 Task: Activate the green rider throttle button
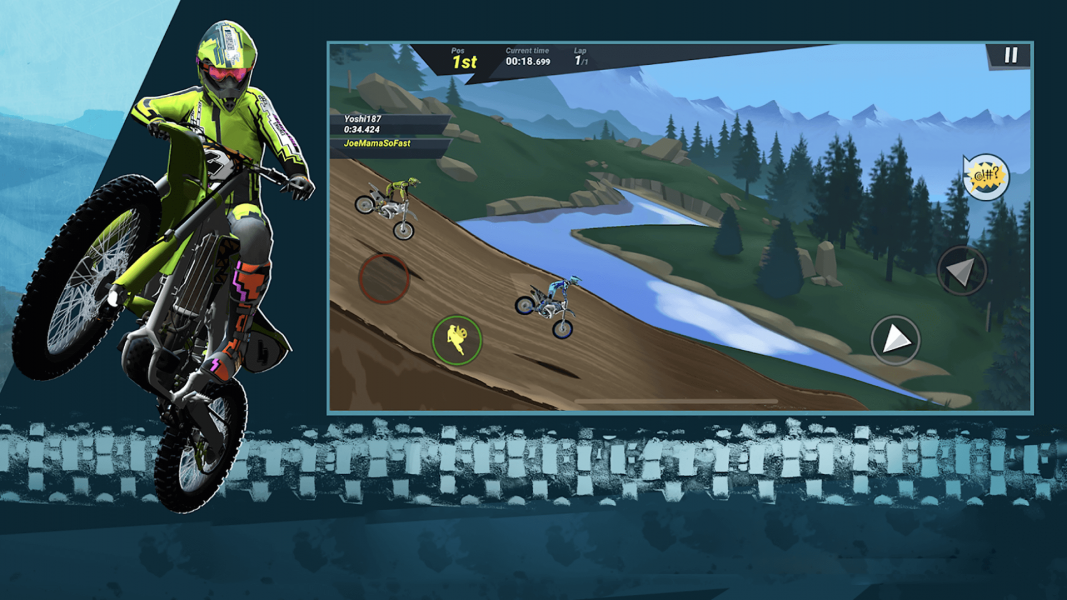[x=457, y=339]
